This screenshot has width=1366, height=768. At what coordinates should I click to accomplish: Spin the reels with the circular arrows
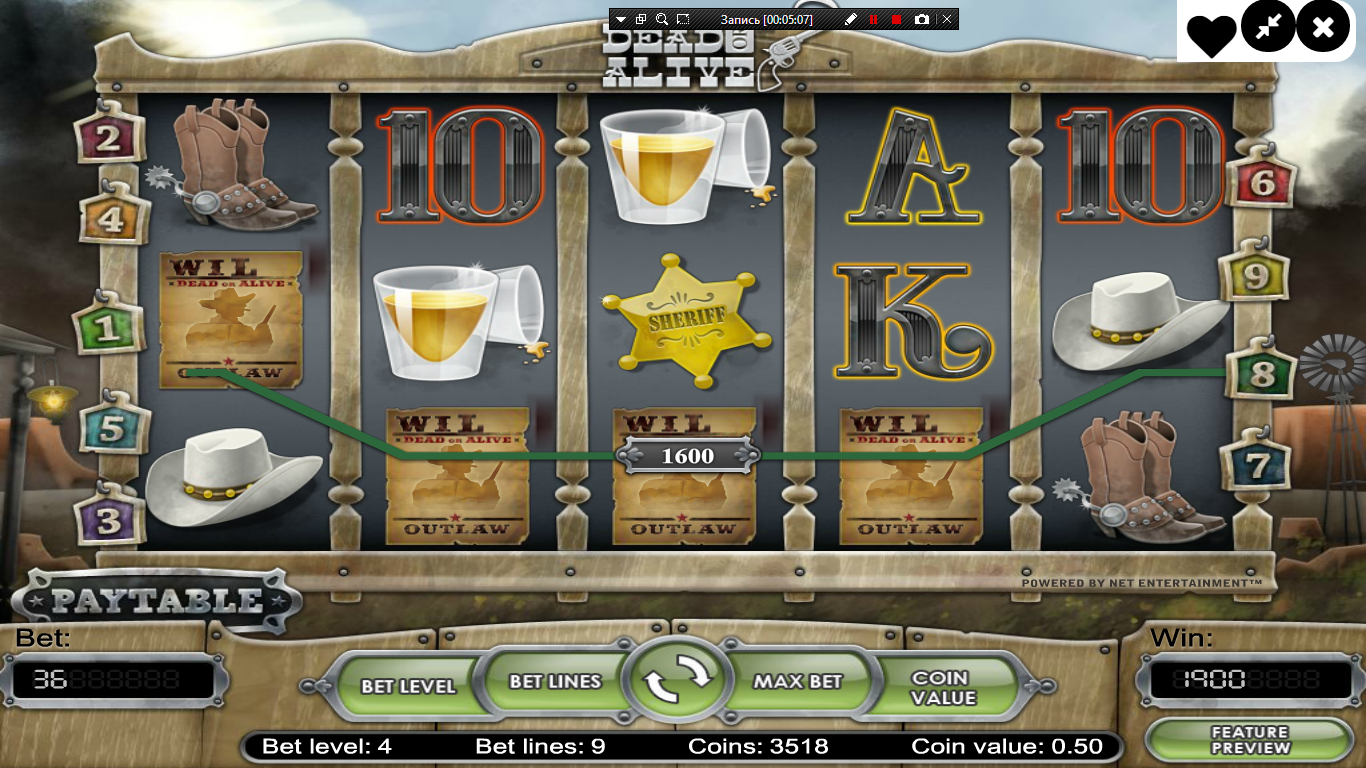pyautogui.click(x=678, y=681)
